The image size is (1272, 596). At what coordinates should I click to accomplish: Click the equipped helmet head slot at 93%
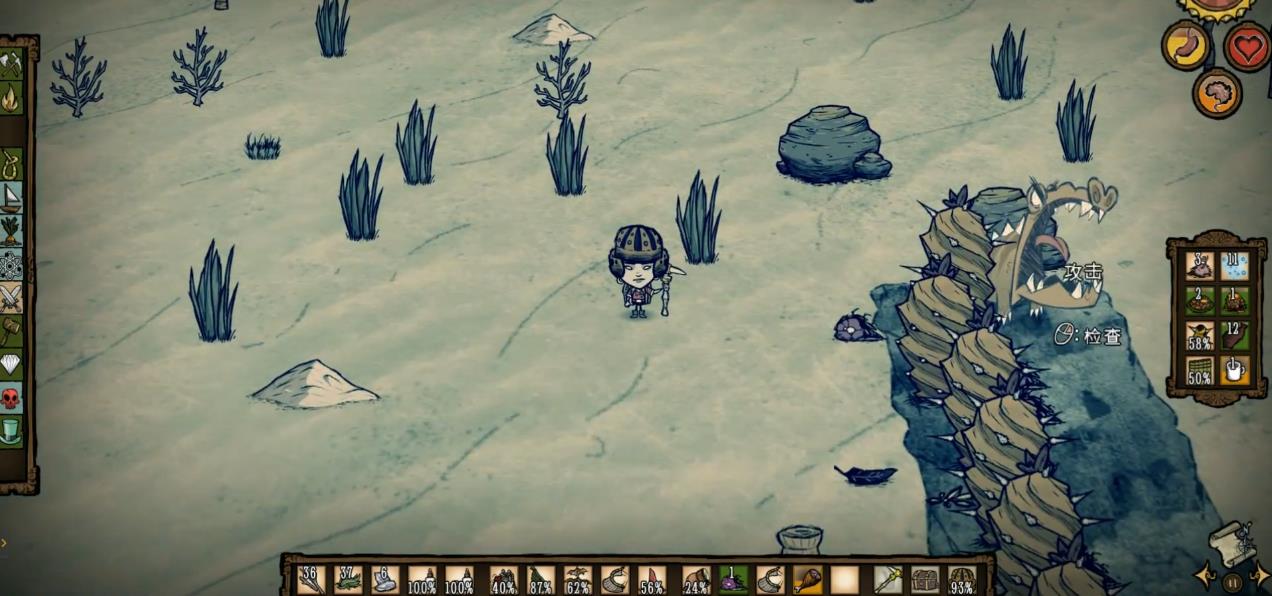click(x=962, y=579)
